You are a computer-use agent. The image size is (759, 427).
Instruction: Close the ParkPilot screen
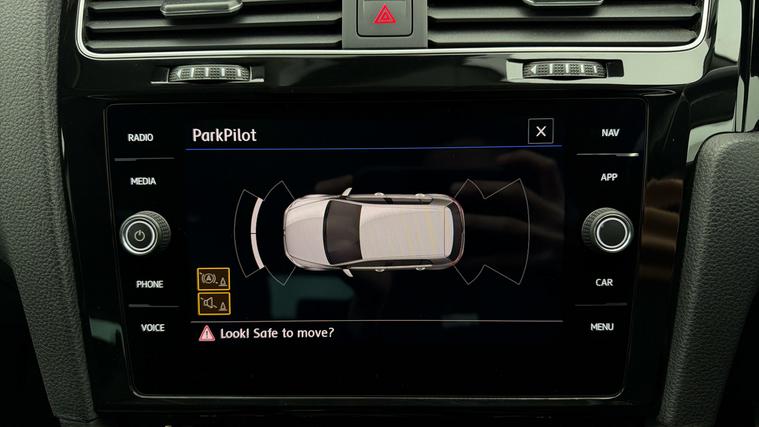pyautogui.click(x=541, y=131)
